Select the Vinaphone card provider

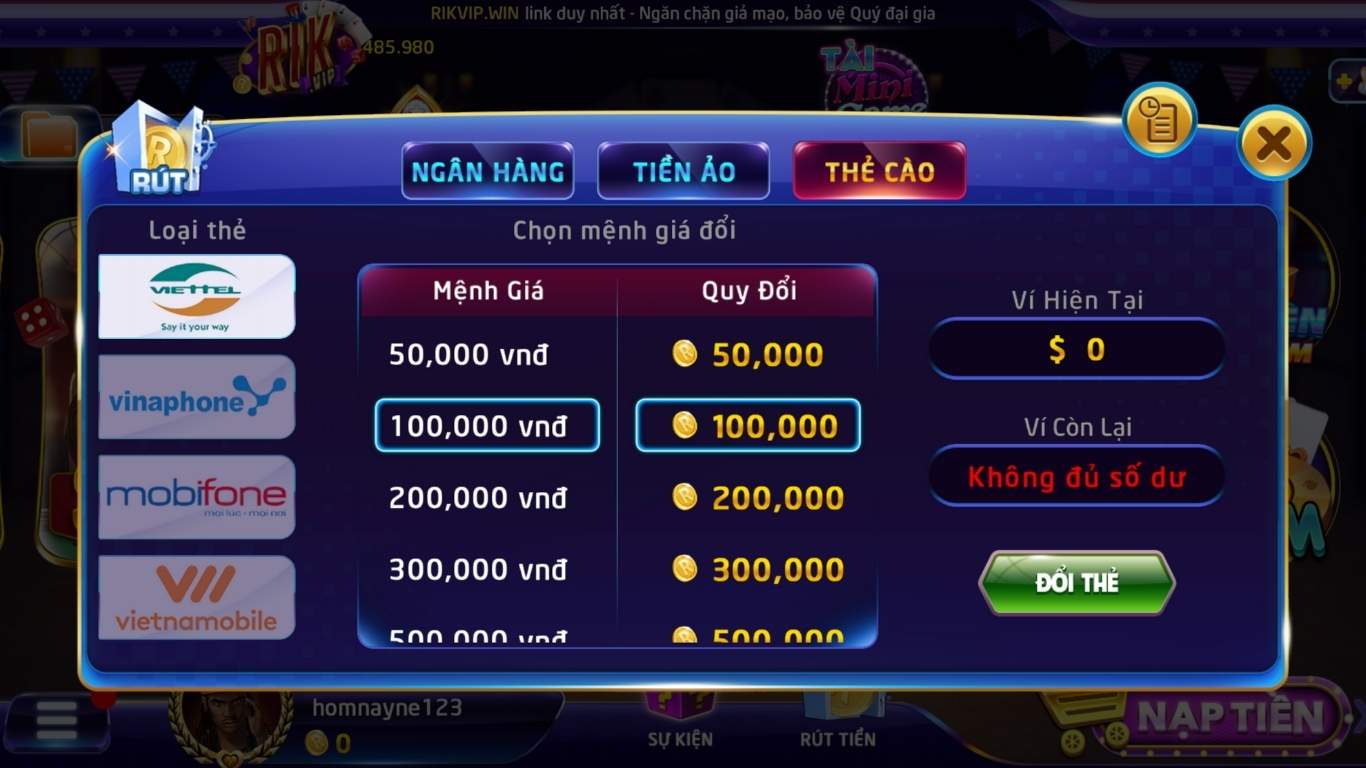pyautogui.click(x=196, y=397)
